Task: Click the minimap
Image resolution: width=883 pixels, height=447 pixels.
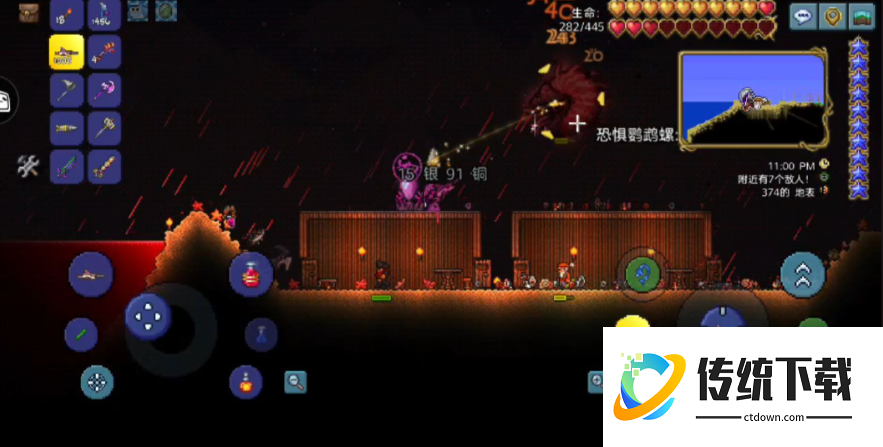Action: point(752,100)
